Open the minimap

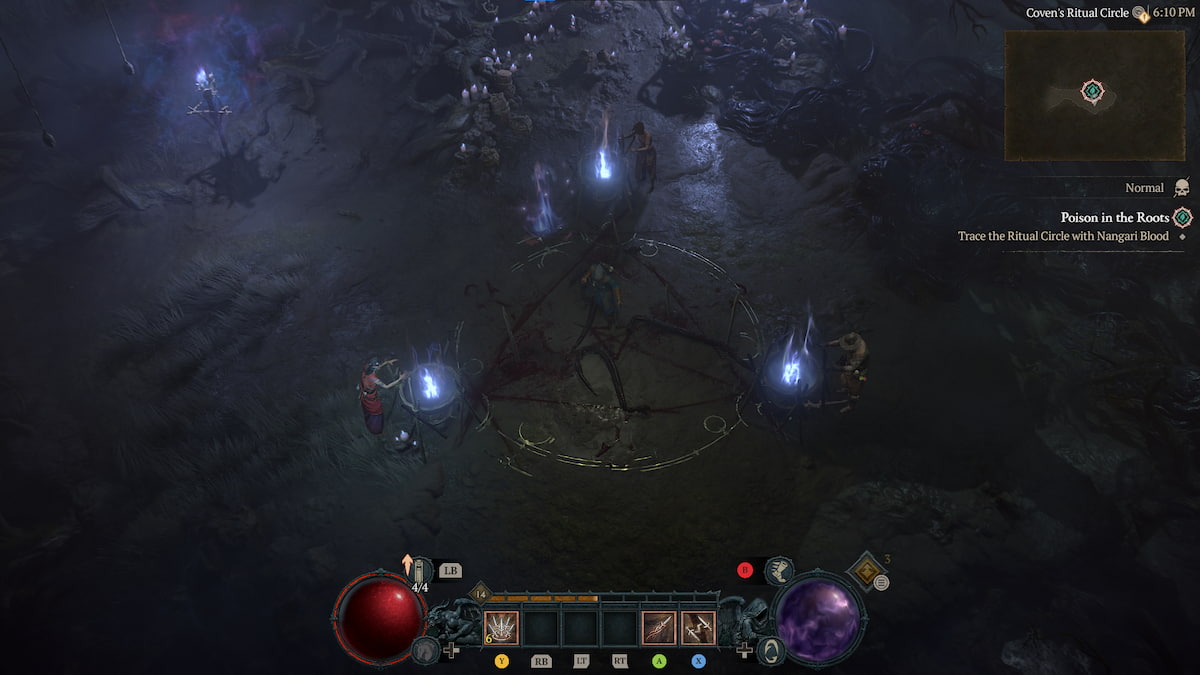click(x=1093, y=95)
